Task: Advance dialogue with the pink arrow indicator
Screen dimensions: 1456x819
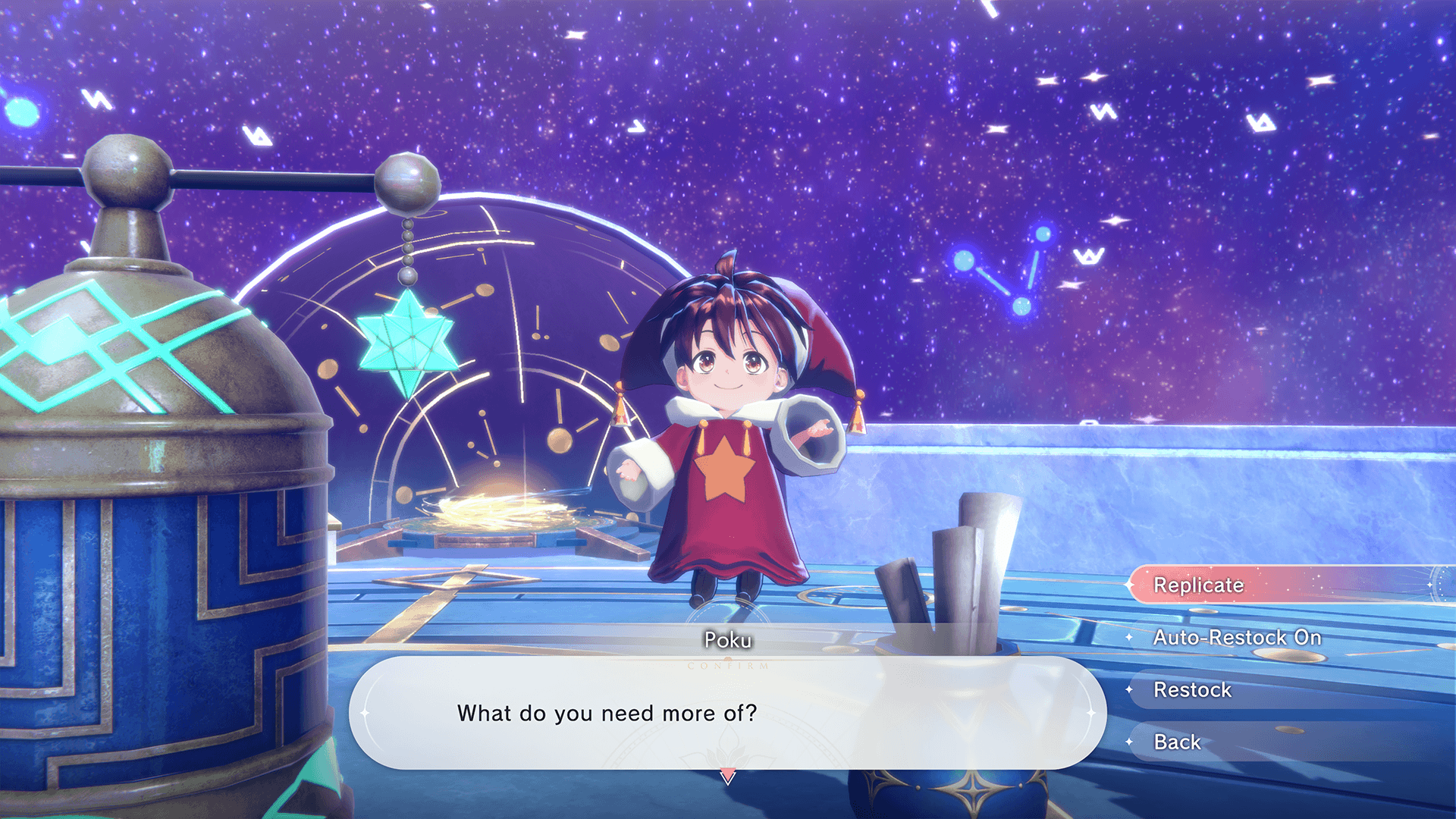Action: (x=727, y=777)
